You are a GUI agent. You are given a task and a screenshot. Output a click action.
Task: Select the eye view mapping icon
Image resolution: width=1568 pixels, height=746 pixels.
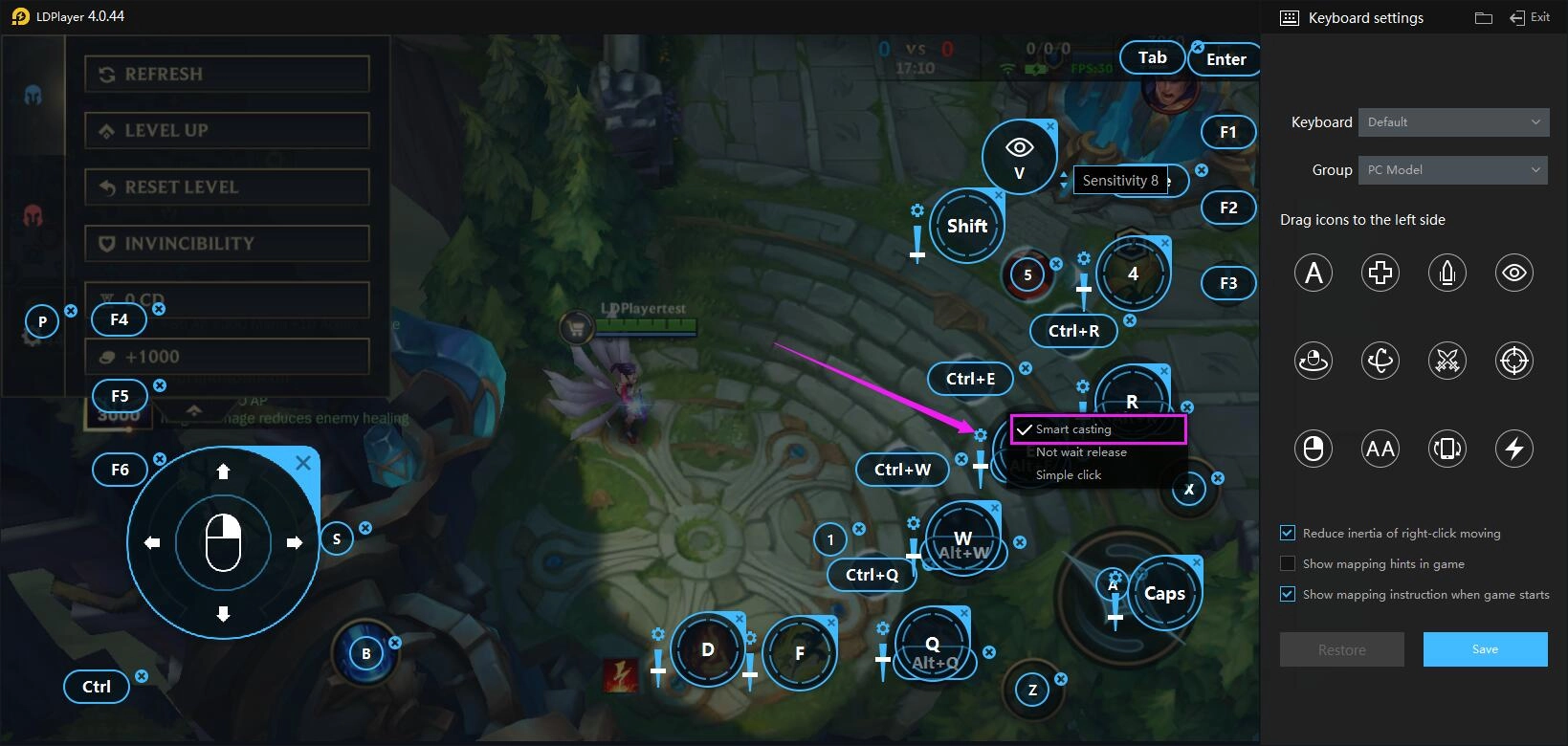[x=1513, y=273]
